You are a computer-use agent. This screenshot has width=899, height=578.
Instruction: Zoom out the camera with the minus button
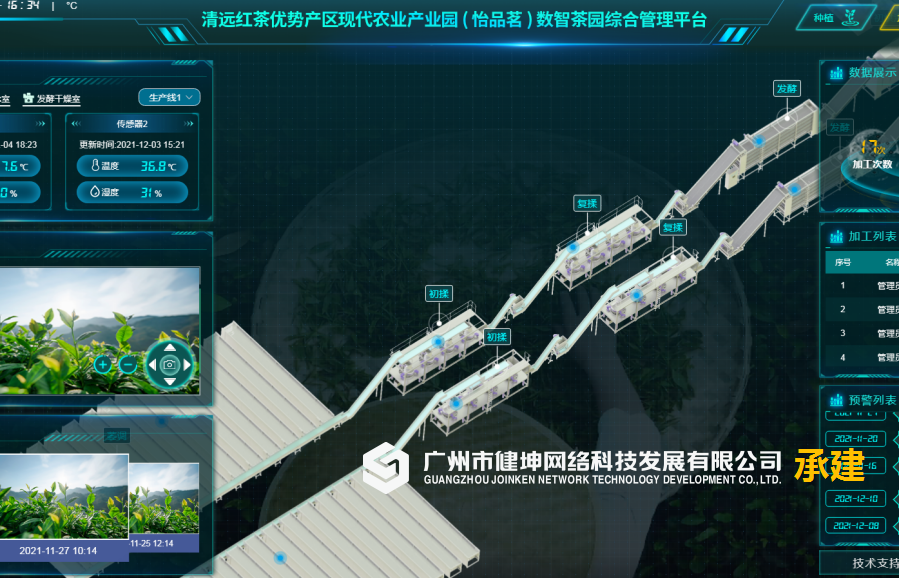tap(128, 365)
